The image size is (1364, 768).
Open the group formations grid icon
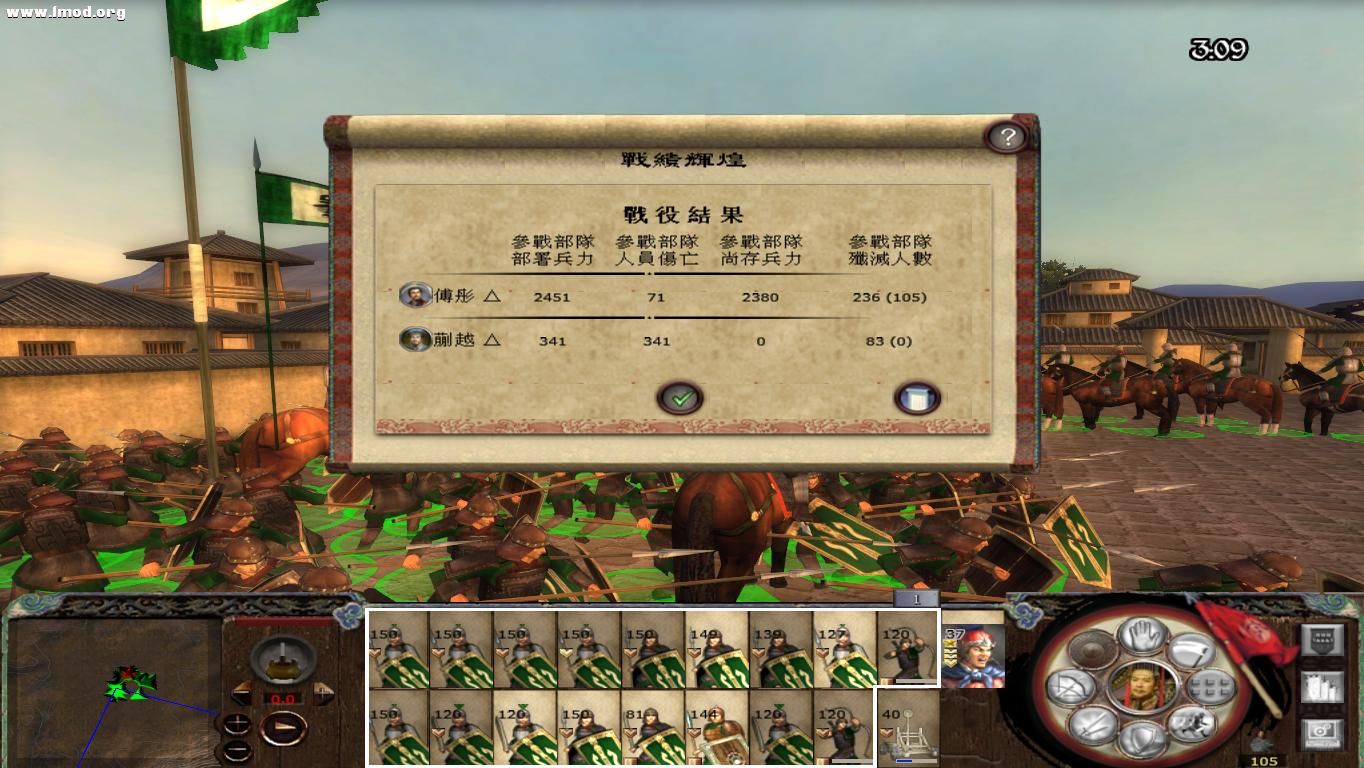[x=1211, y=688]
